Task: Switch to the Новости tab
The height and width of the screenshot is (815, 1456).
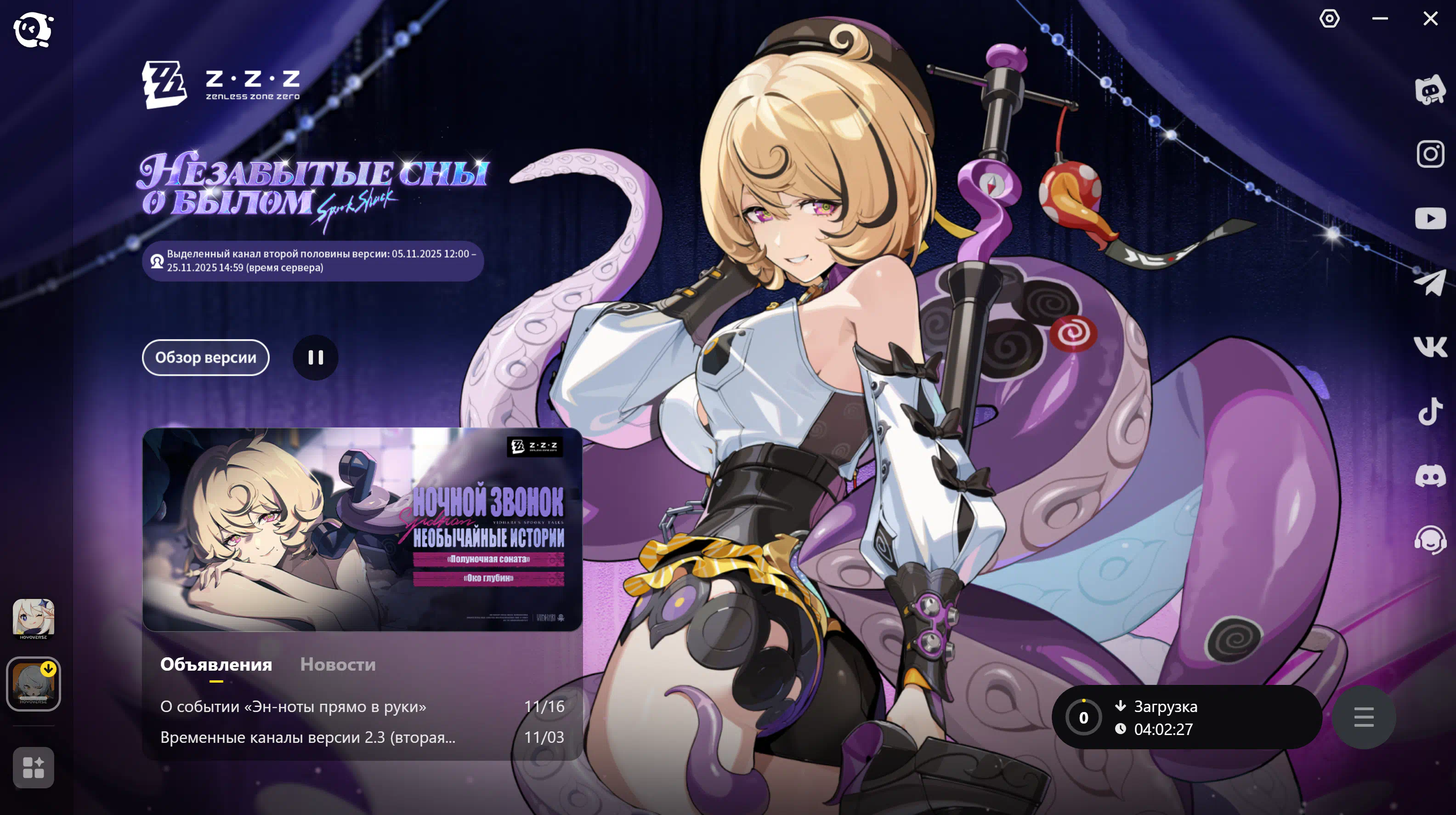Action: click(x=337, y=664)
